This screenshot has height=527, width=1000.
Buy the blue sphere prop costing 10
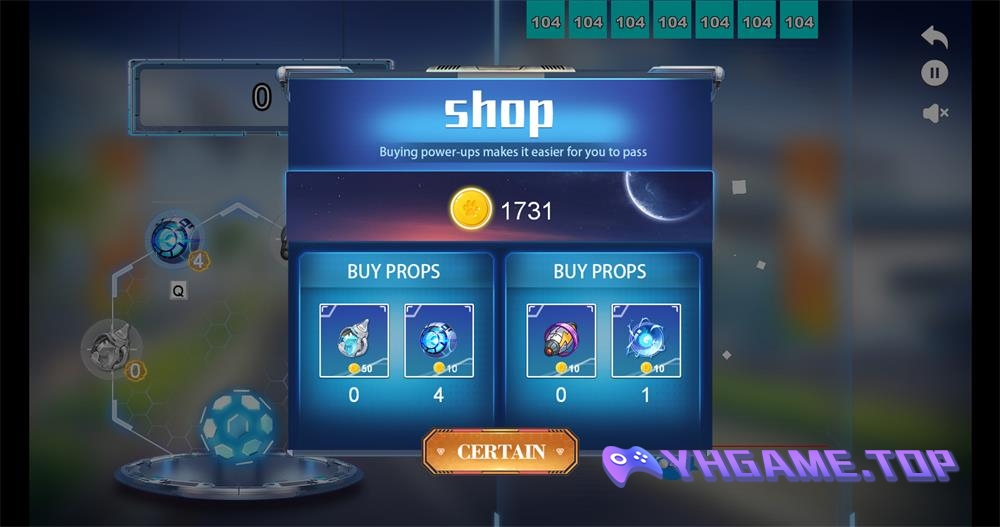point(438,340)
